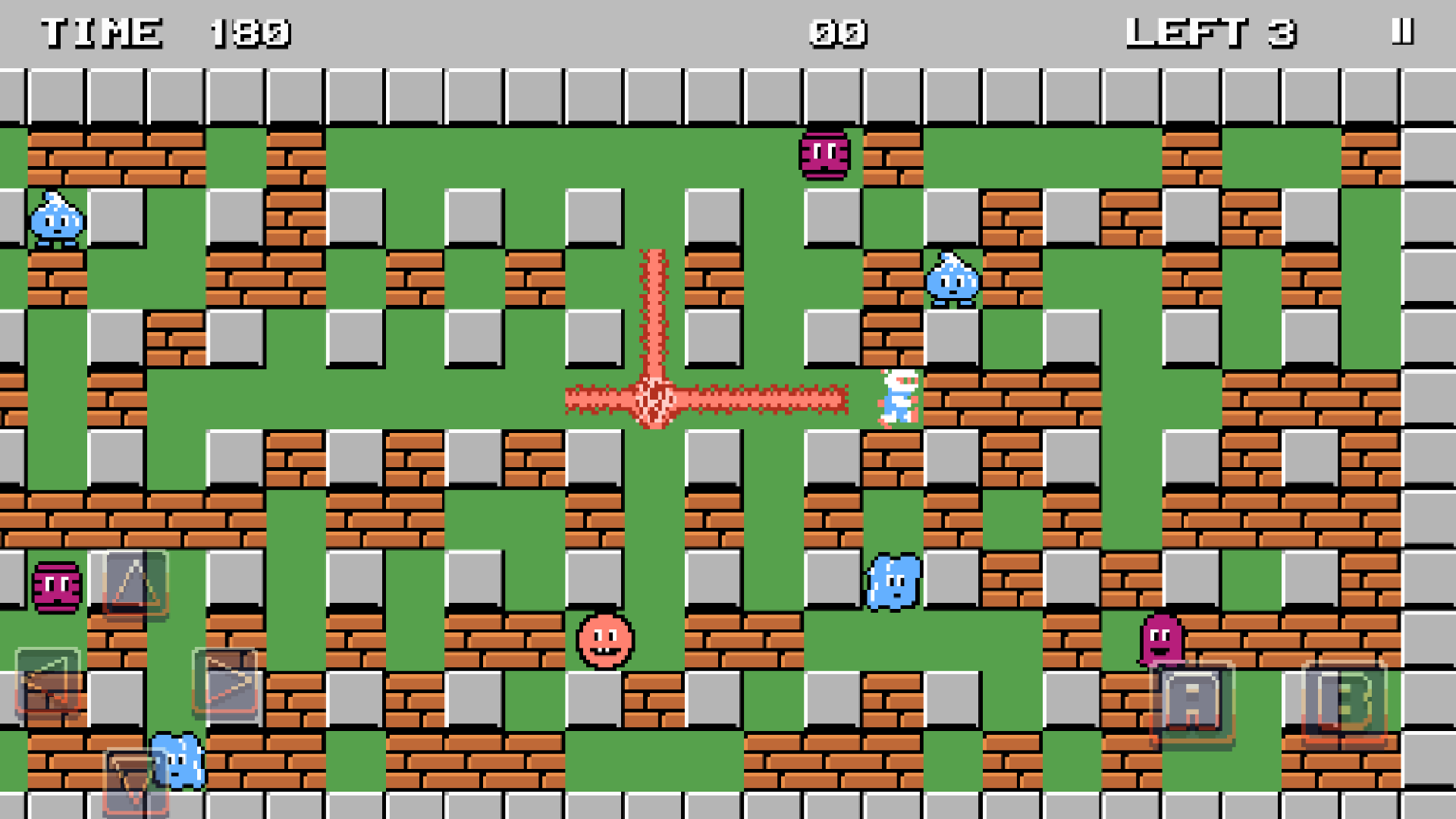The image size is (1456, 819).
Task: Click the blue droplet enemy near Bomberman
Action: click(x=952, y=282)
